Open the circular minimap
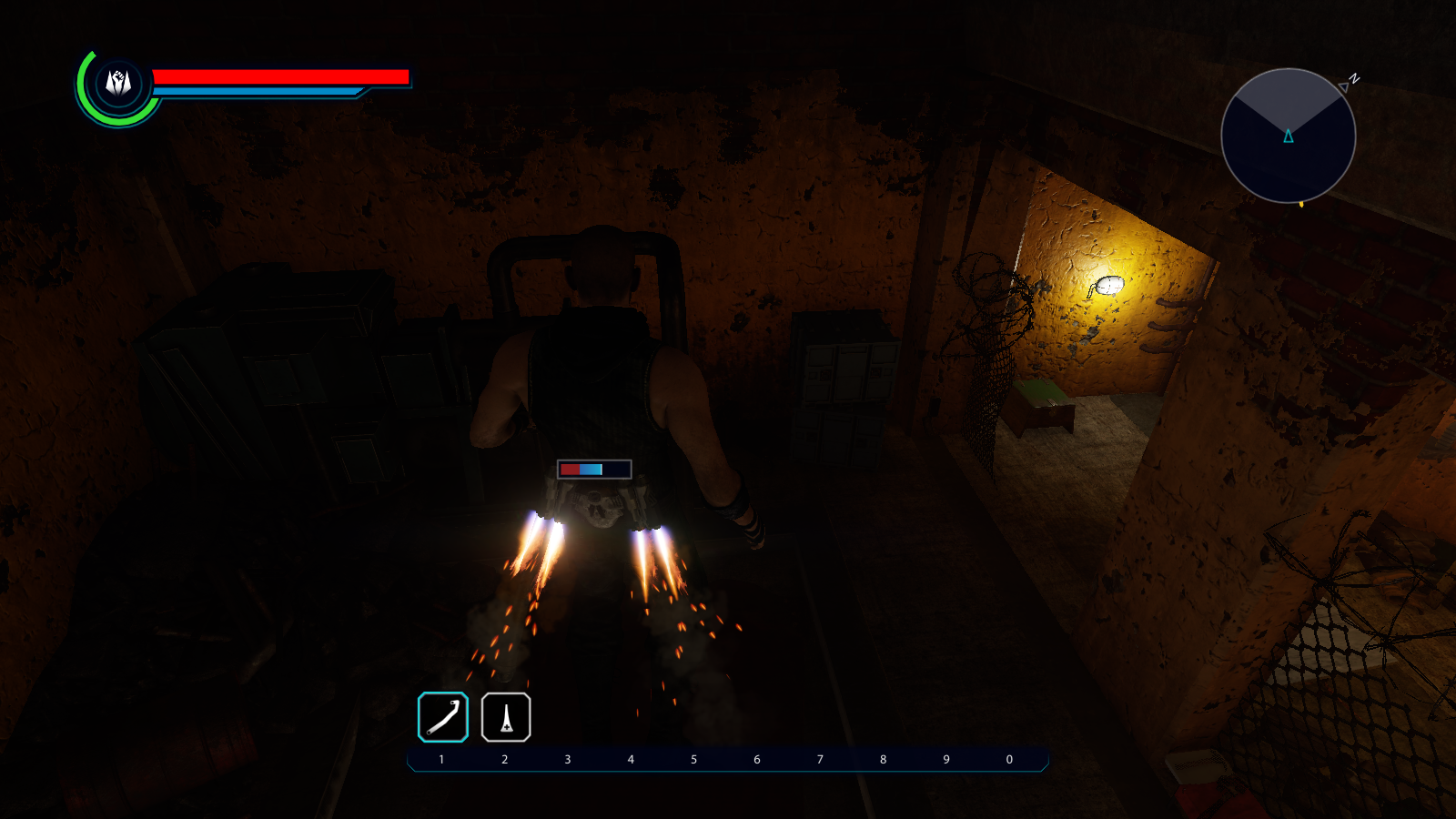 [1288, 136]
